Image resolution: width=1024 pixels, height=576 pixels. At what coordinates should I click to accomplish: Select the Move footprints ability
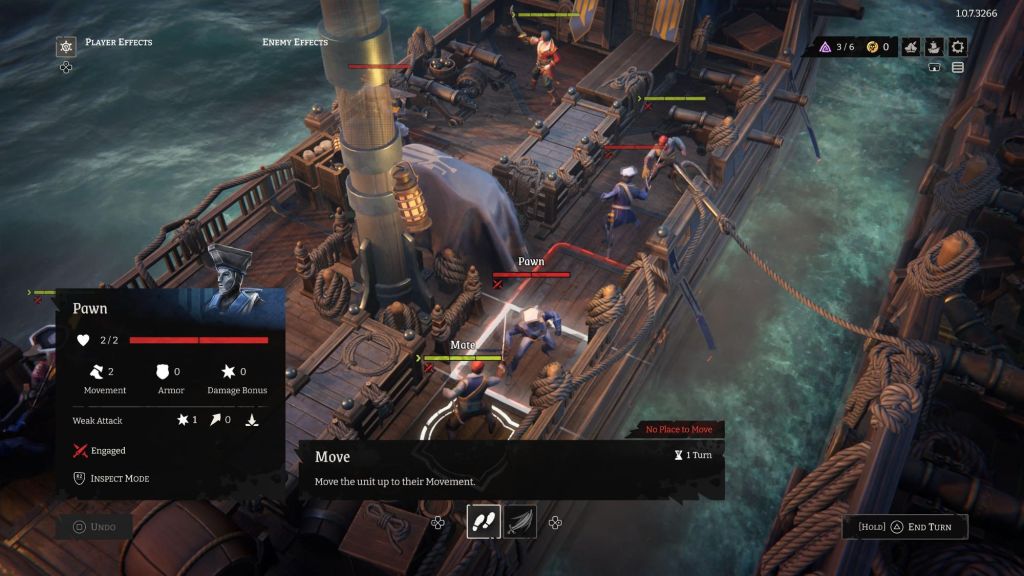click(484, 522)
